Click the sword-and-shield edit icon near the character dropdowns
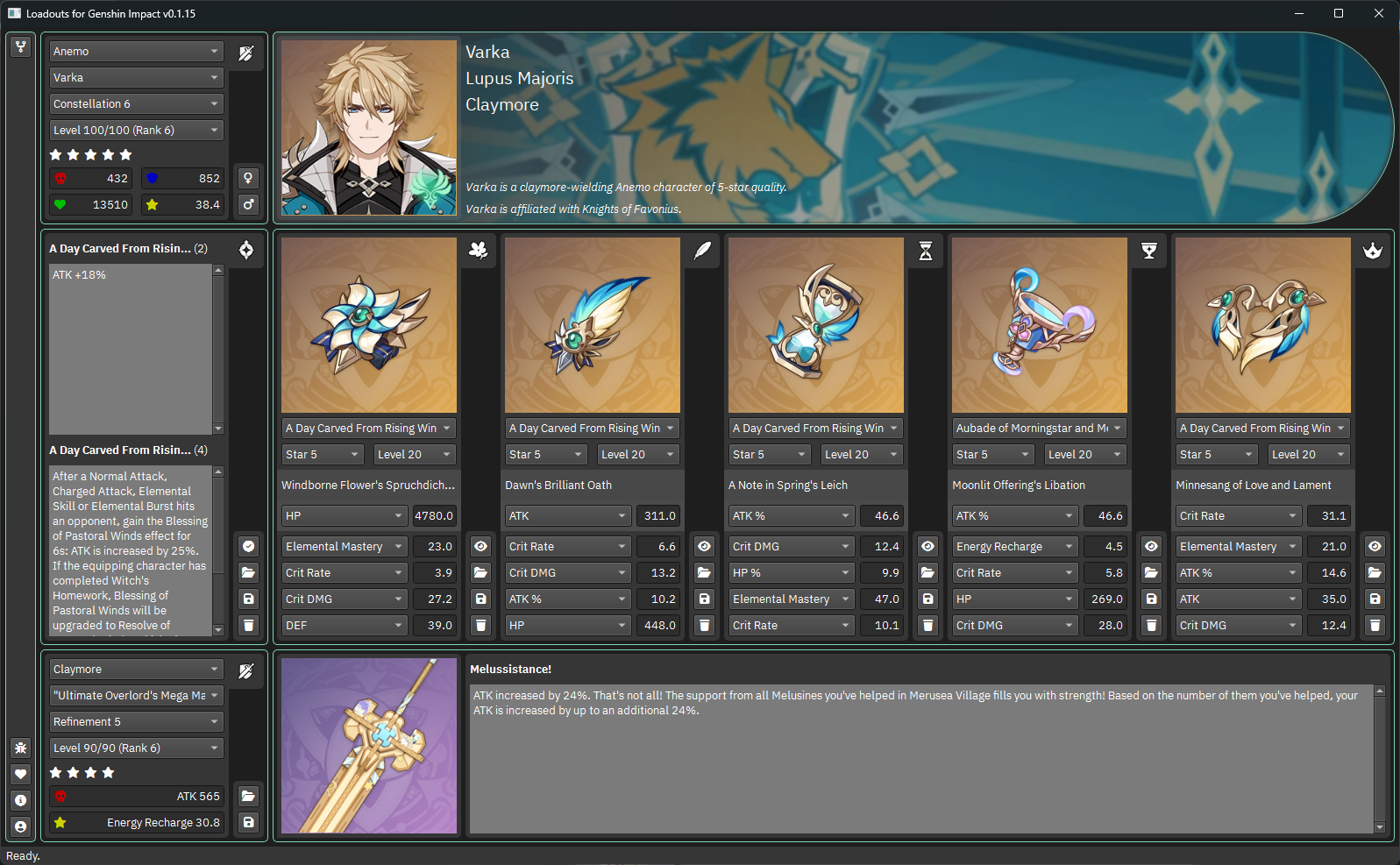The height and width of the screenshot is (865, 1400). tap(245, 53)
